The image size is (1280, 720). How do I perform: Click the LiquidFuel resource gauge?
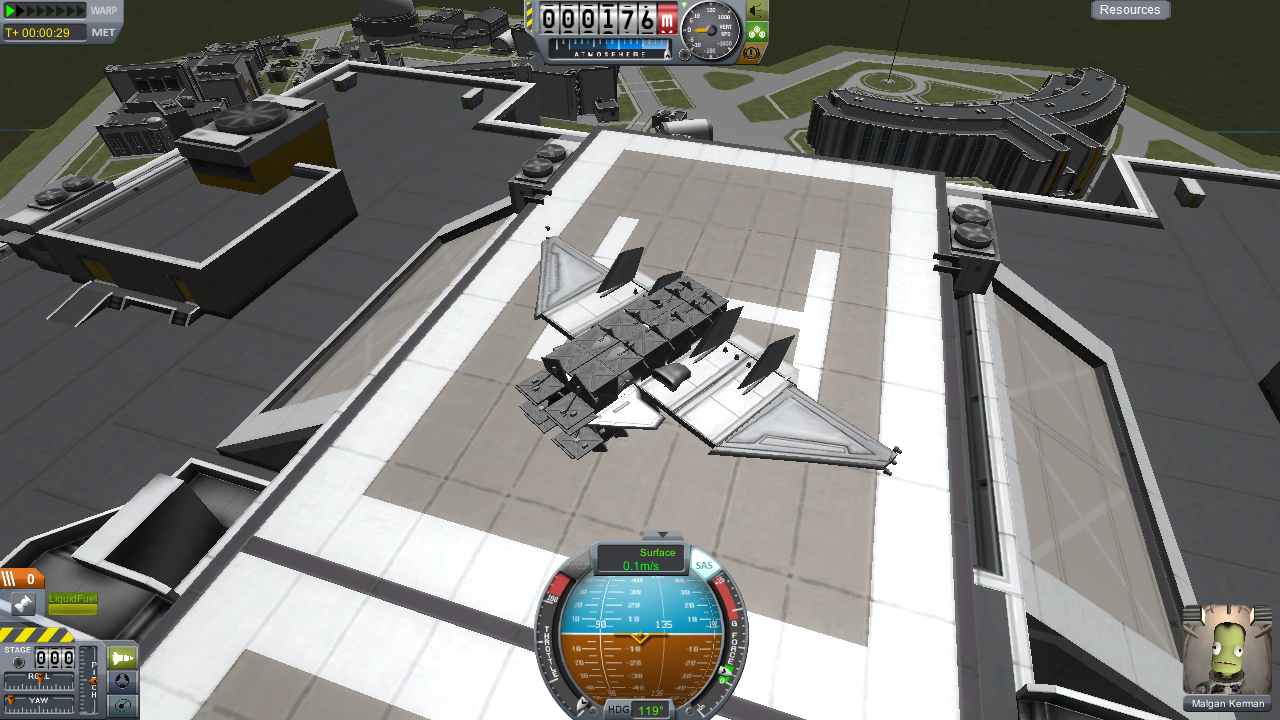[x=73, y=604]
